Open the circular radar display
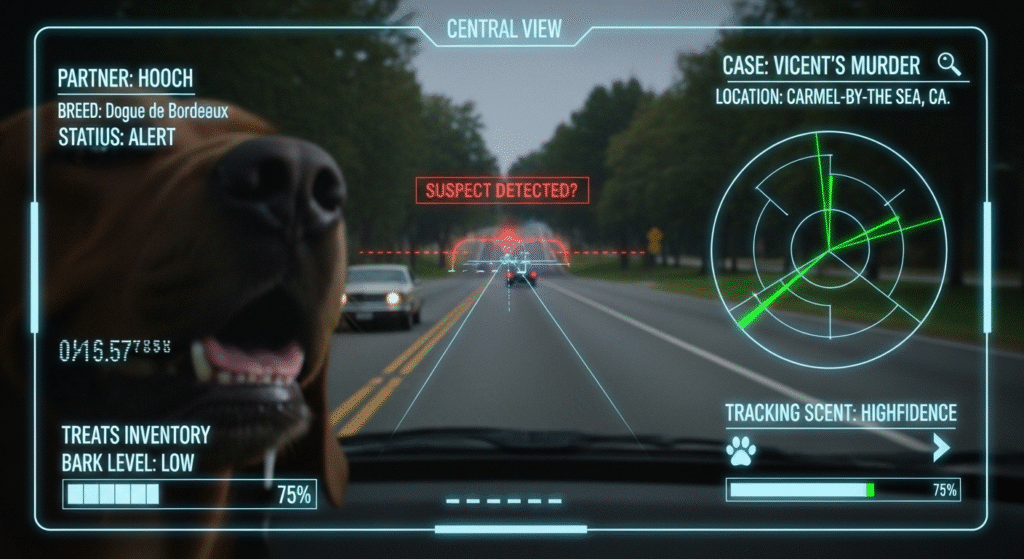The height and width of the screenshot is (559, 1024). click(x=828, y=250)
